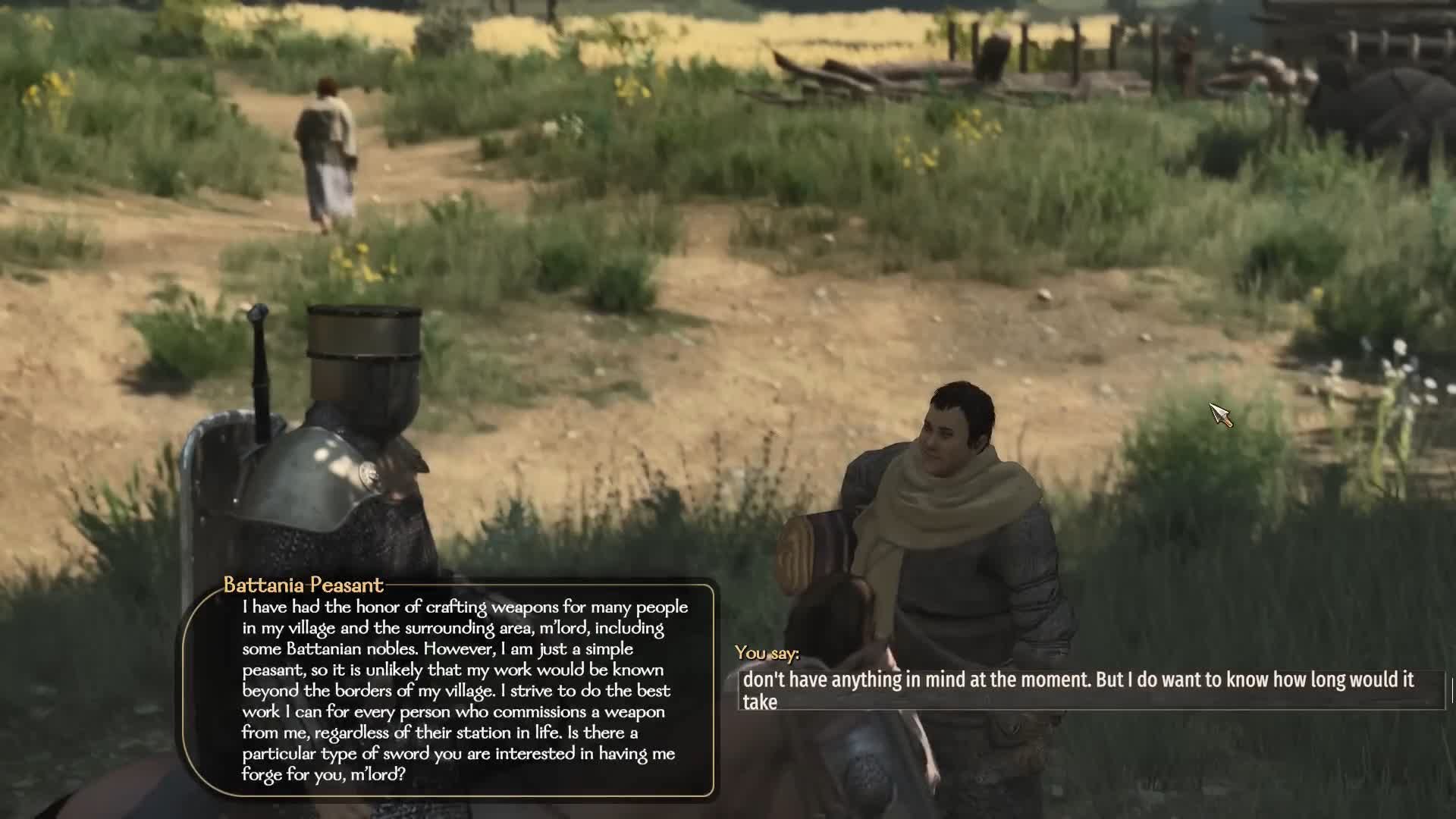The width and height of the screenshot is (1456, 819).
Task: Select the typed dialogue response about timing
Action: click(1077, 680)
